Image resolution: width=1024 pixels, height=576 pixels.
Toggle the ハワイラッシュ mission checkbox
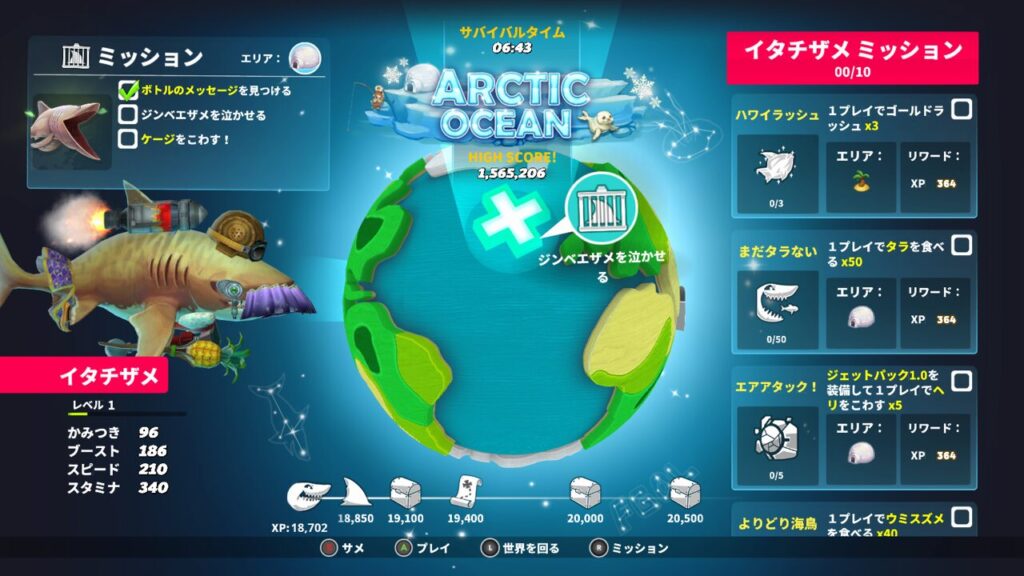click(x=961, y=110)
